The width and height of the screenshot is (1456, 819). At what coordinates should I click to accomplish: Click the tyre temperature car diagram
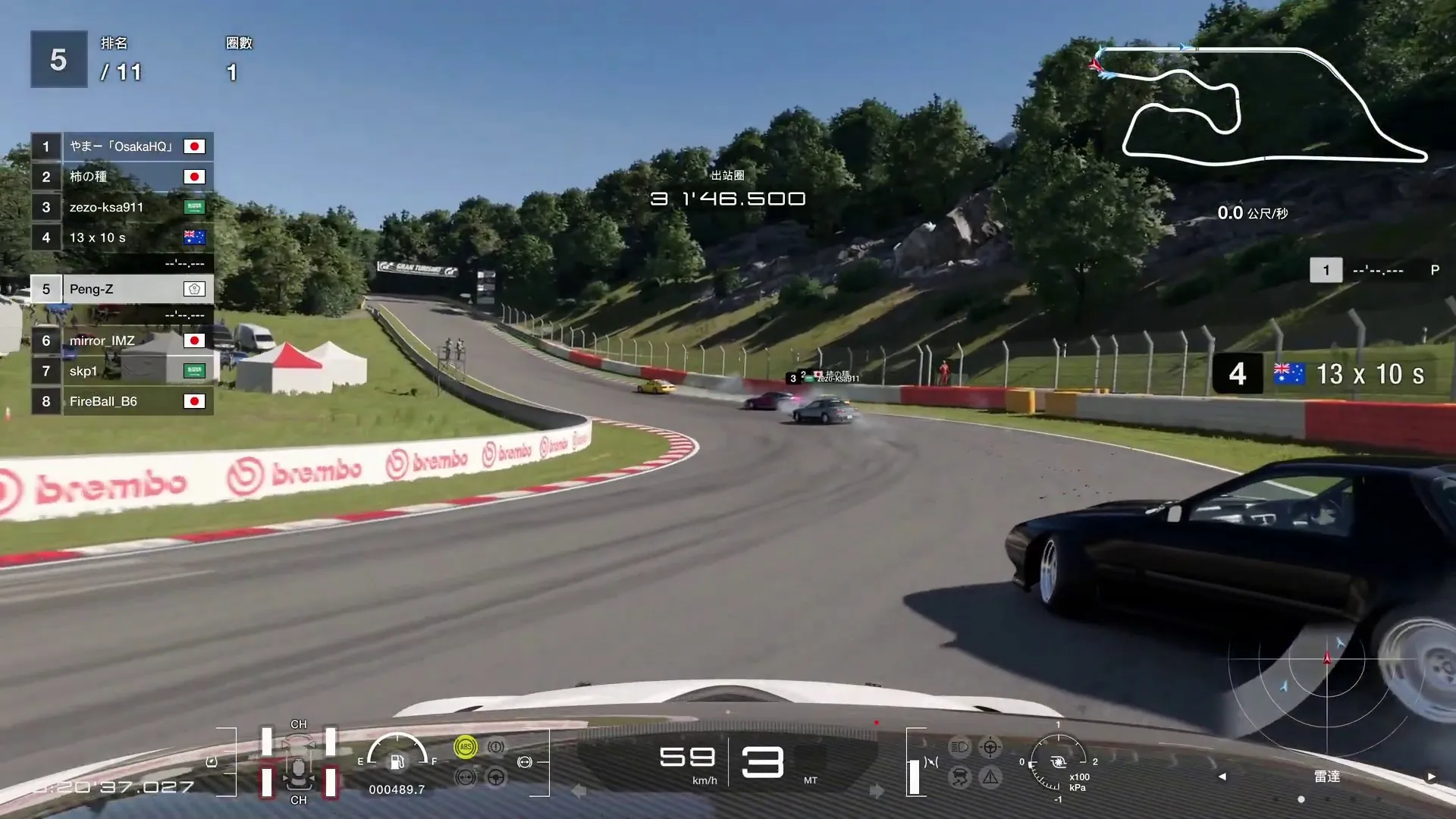point(299,761)
